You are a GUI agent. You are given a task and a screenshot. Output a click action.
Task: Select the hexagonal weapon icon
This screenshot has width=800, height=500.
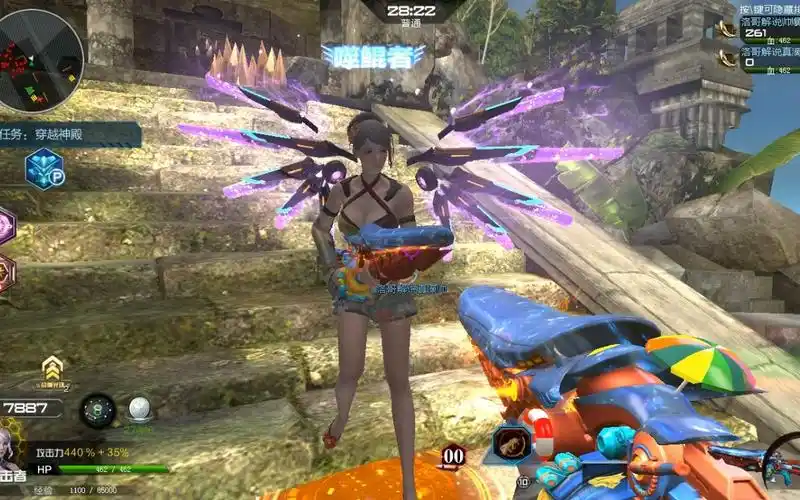click(510, 443)
